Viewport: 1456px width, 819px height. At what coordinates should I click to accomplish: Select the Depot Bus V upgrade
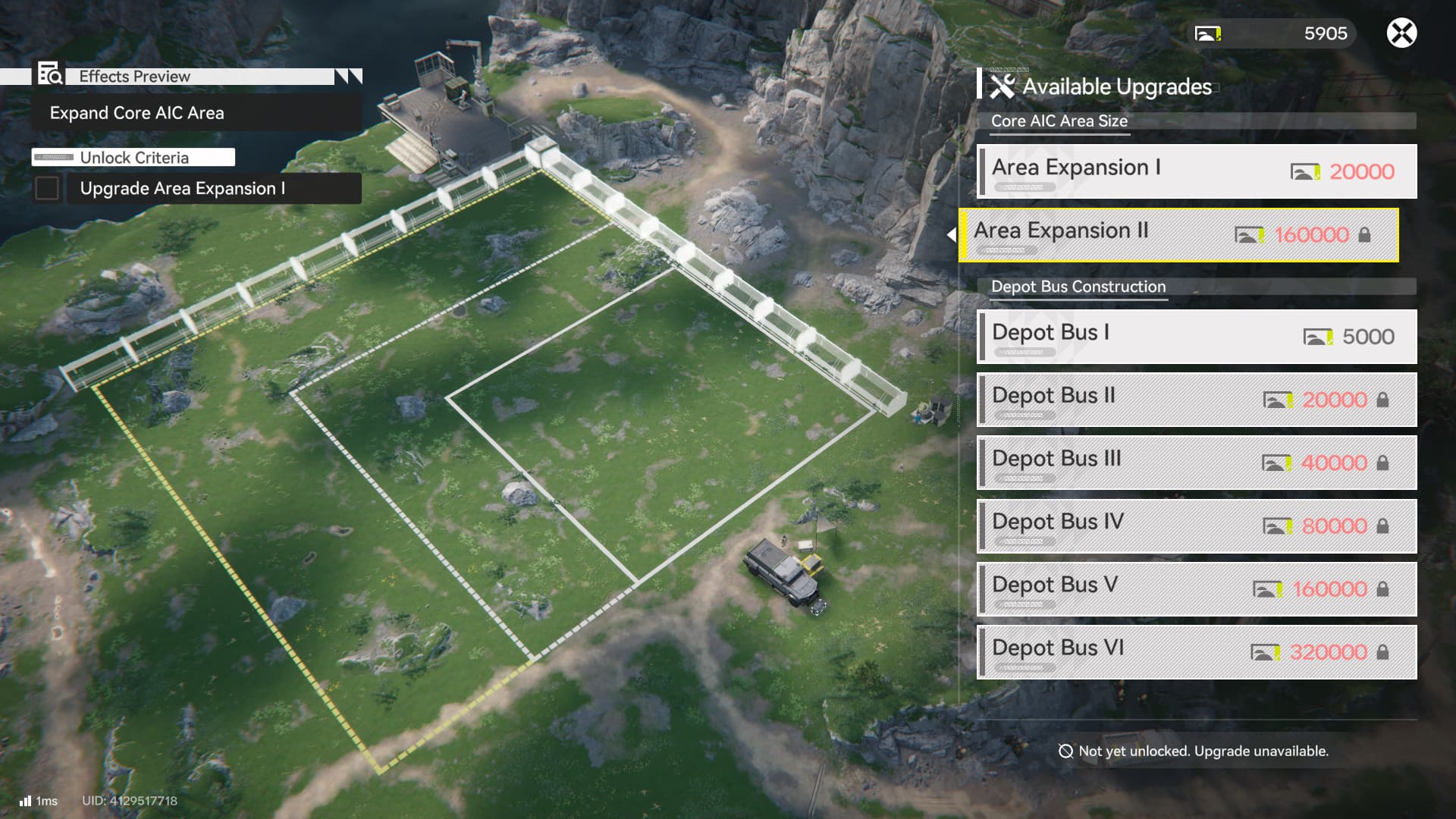[x=1197, y=588]
